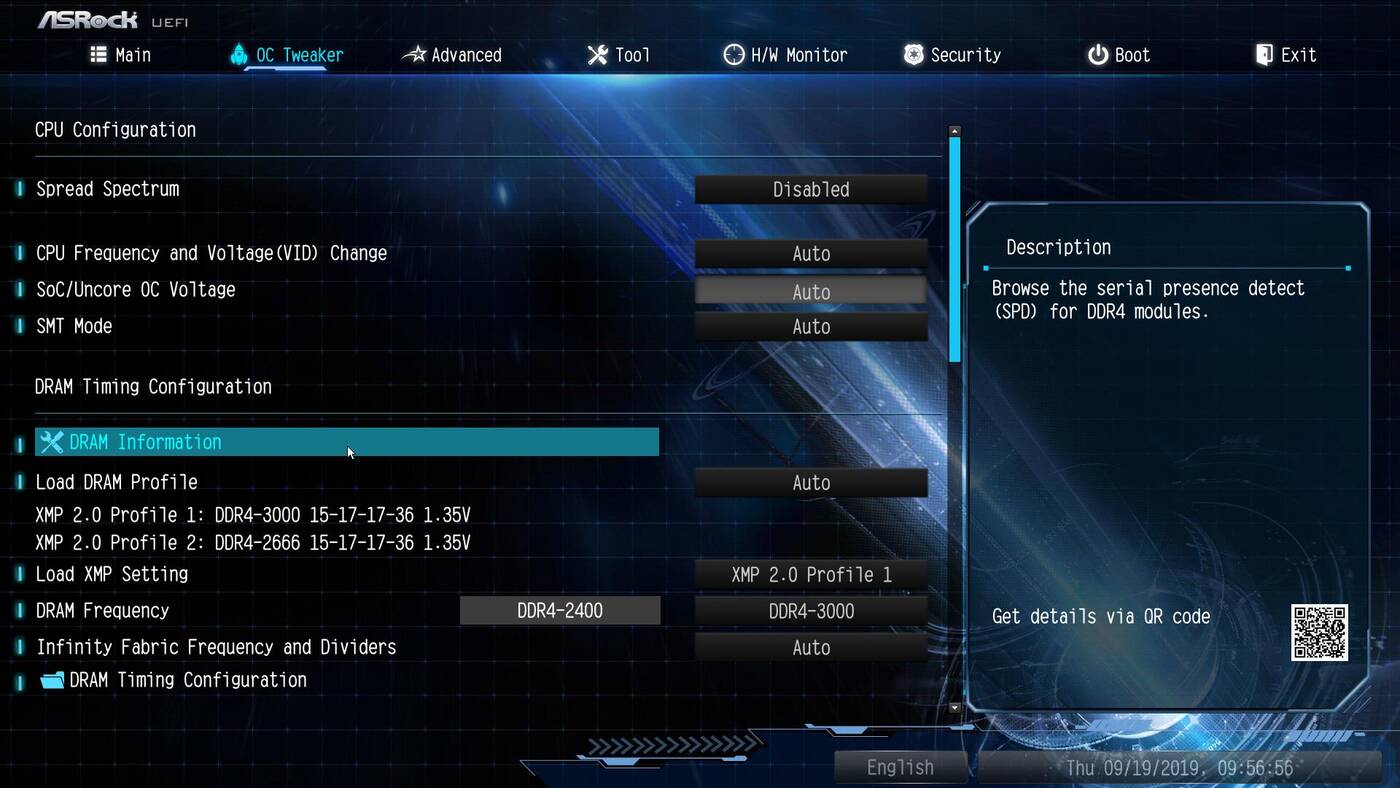Viewport: 1400px width, 788px height.
Task: Adjust the SoC/Uncore OC Voltage value
Action: tap(811, 292)
